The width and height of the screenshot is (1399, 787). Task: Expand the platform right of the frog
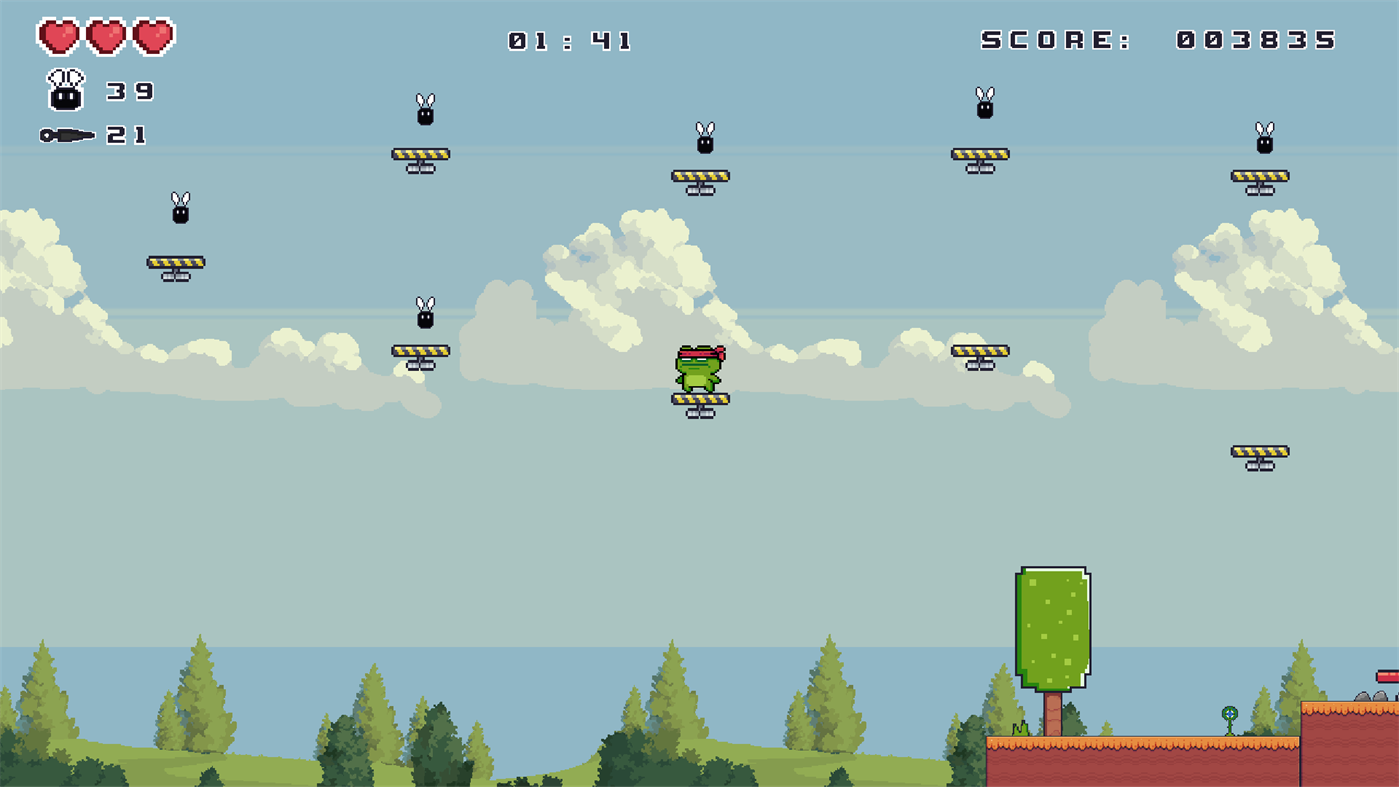[x=983, y=351]
